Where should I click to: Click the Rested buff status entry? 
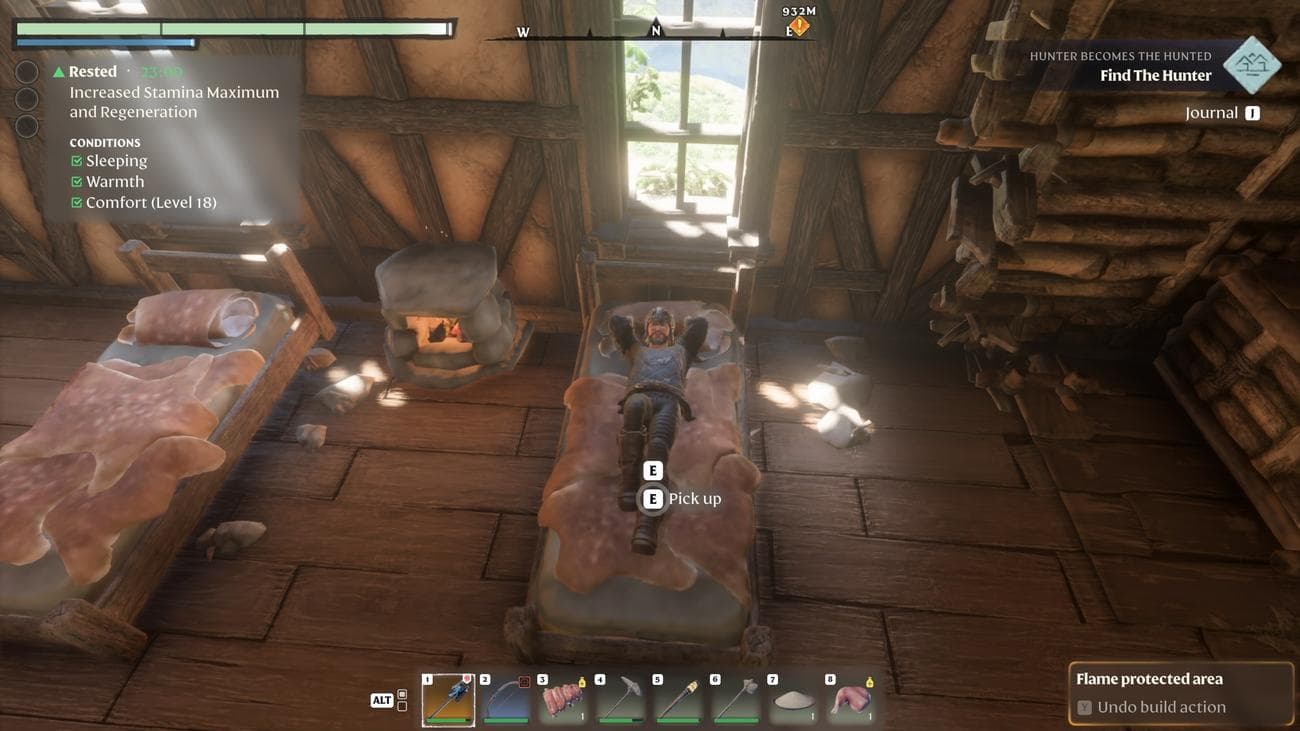(x=92, y=72)
